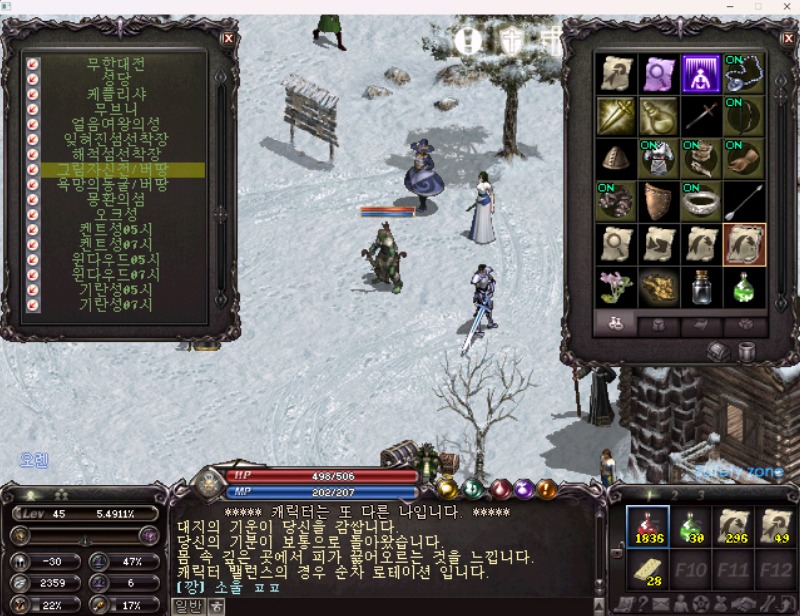Click the empty glass bottle item
Image resolution: width=800 pixels, height=616 pixels.
tap(701, 287)
